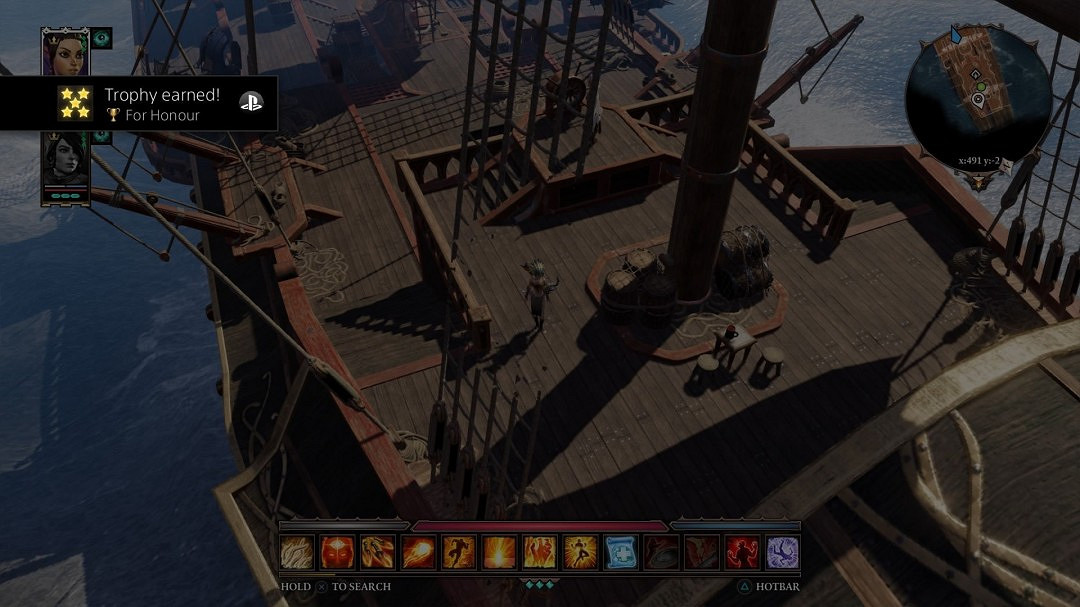The width and height of the screenshot is (1080, 607).
Task: Activate the red masked face skill
Action: coord(337,552)
